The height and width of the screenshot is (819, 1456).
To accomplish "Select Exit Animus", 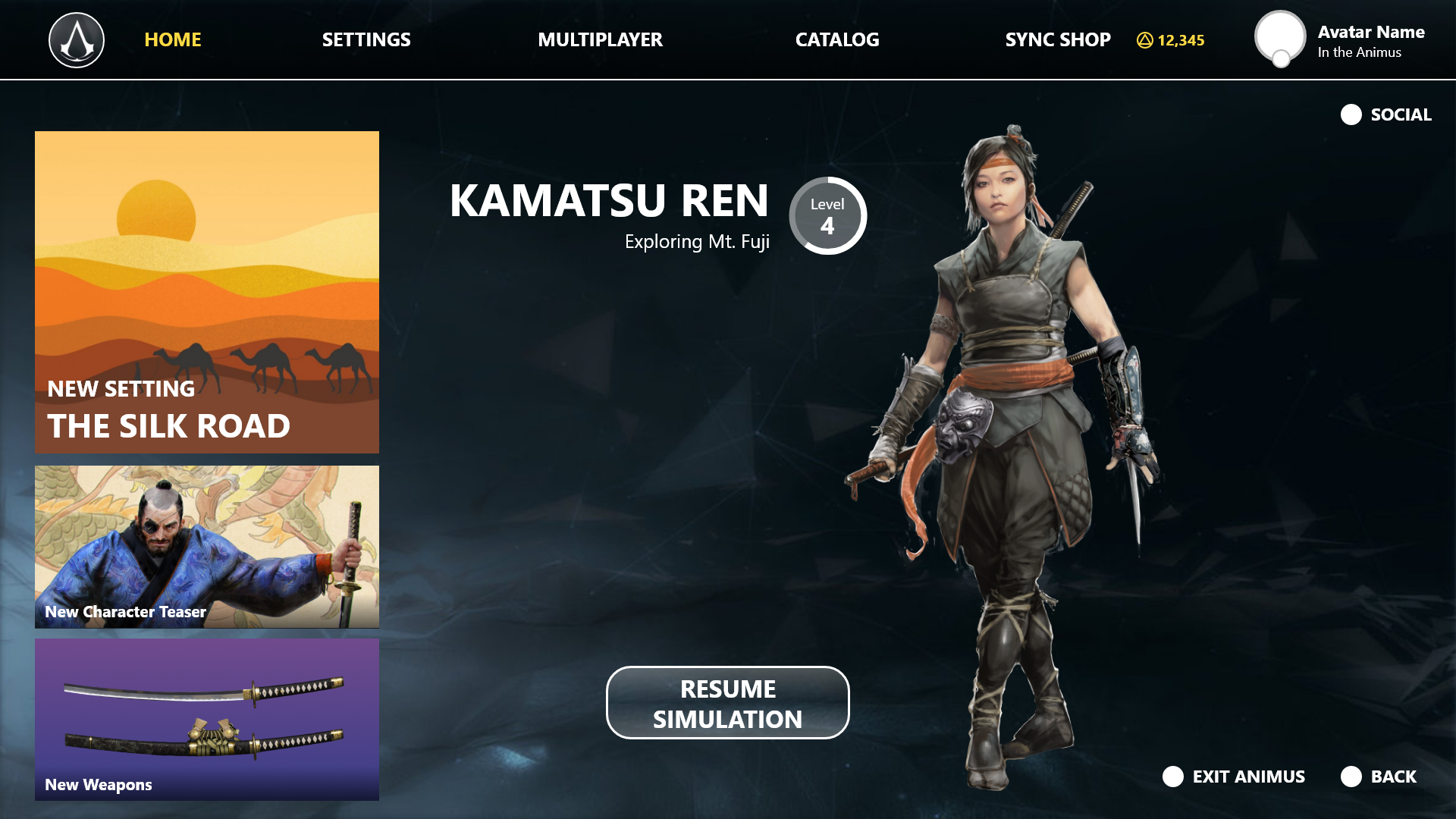I will tap(1234, 777).
